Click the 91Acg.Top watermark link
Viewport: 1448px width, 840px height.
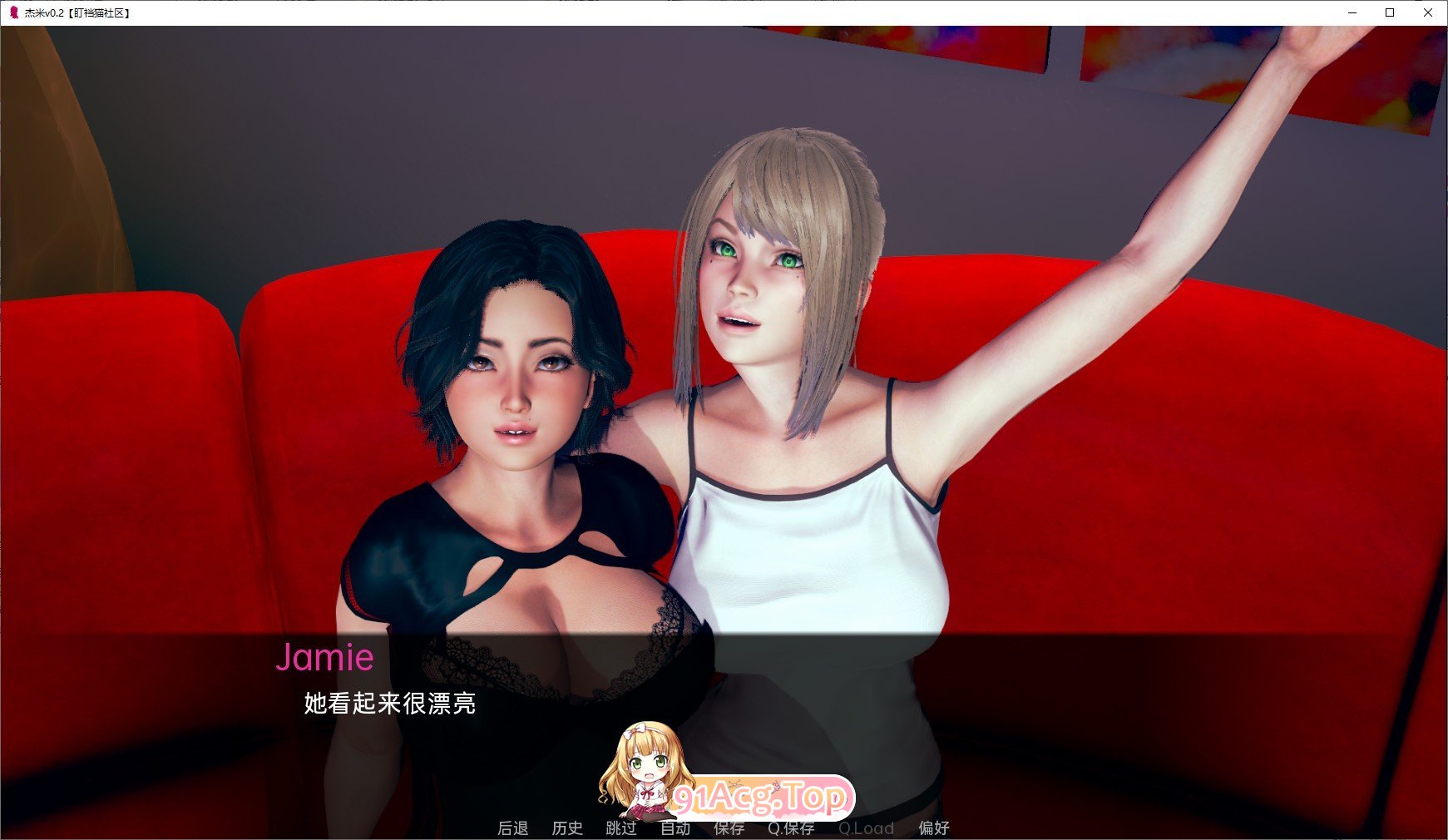(x=760, y=796)
